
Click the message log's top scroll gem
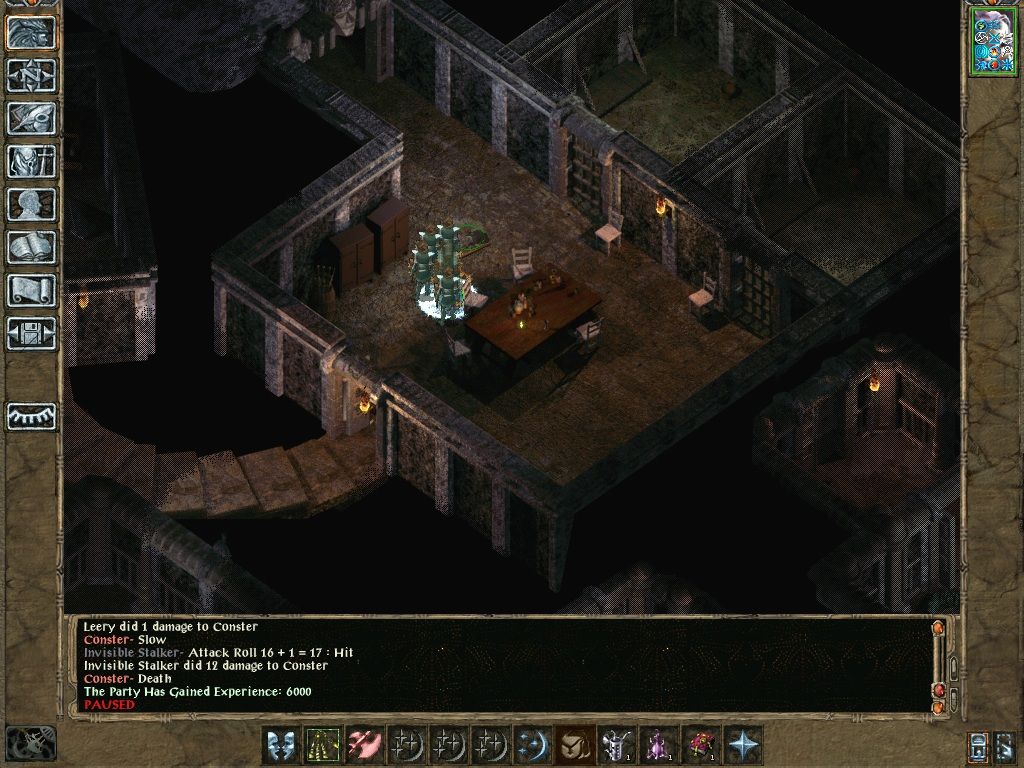click(938, 628)
